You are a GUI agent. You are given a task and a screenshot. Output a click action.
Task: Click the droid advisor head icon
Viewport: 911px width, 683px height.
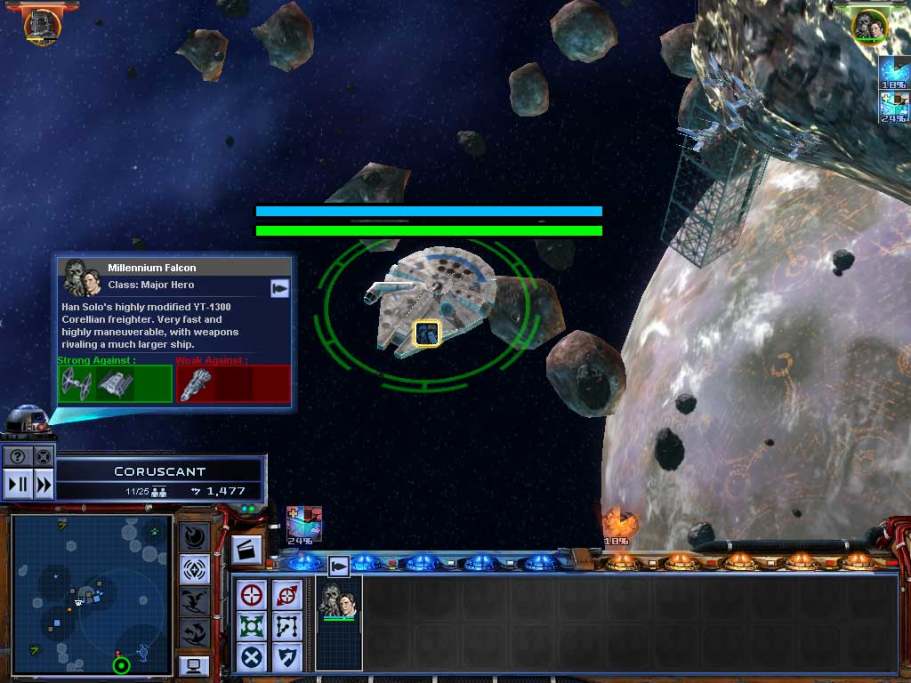25,420
